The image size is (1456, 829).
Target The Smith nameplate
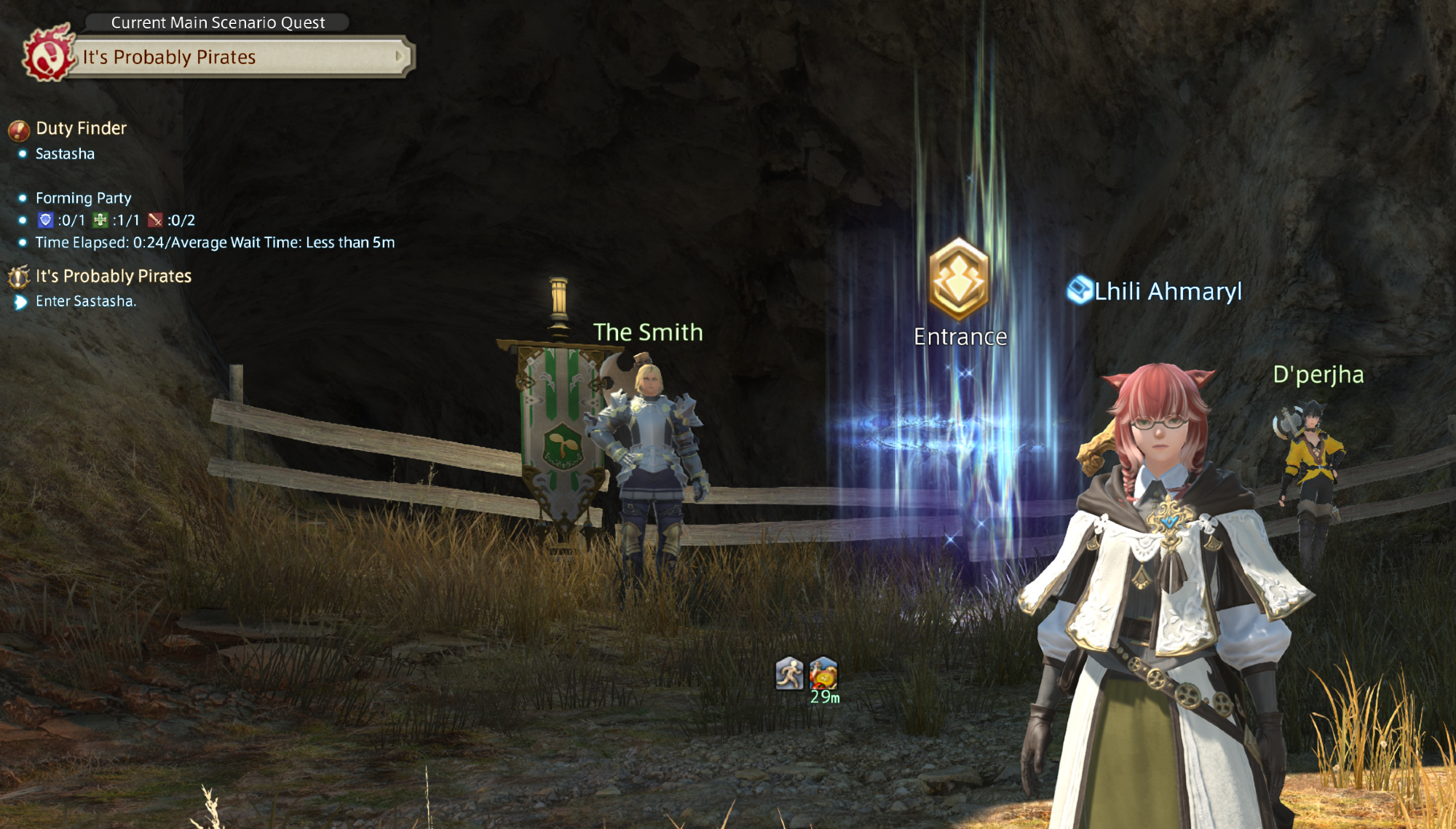[x=648, y=333]
